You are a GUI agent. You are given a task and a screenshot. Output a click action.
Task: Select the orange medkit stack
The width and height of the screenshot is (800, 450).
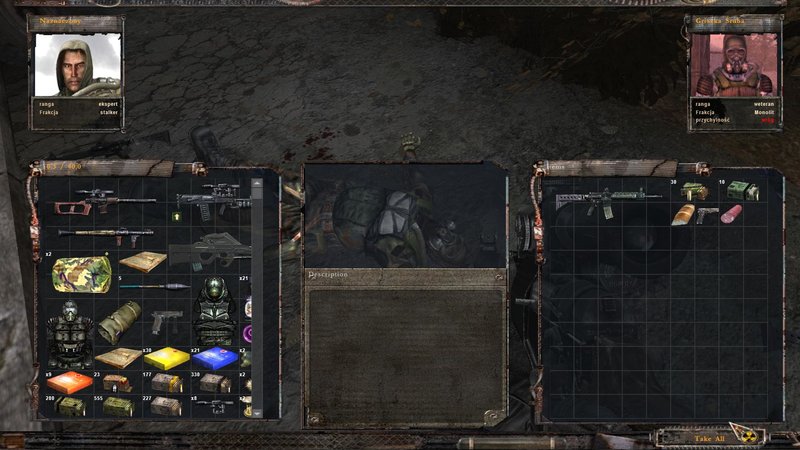70,383
